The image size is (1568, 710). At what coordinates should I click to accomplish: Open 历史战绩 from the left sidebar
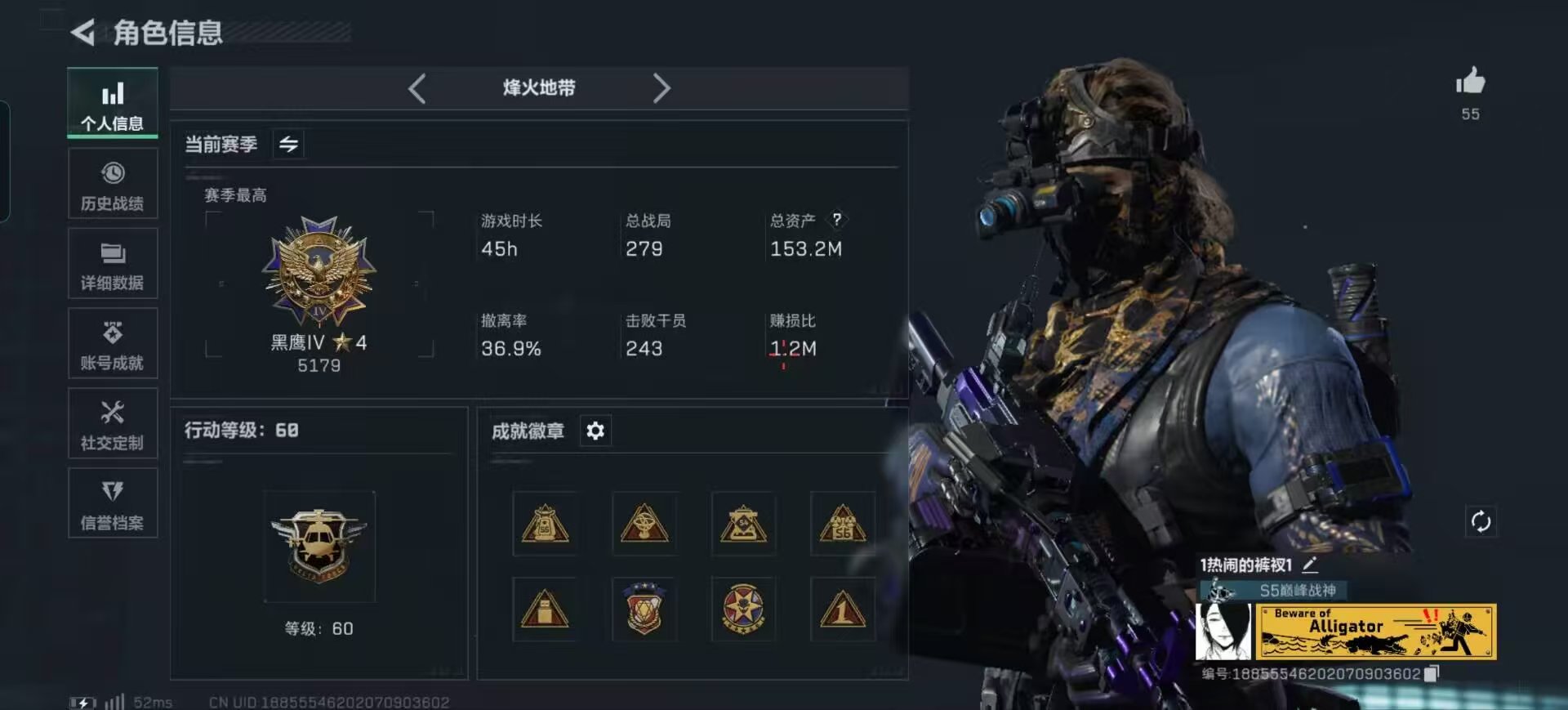[x=113, y=184]
